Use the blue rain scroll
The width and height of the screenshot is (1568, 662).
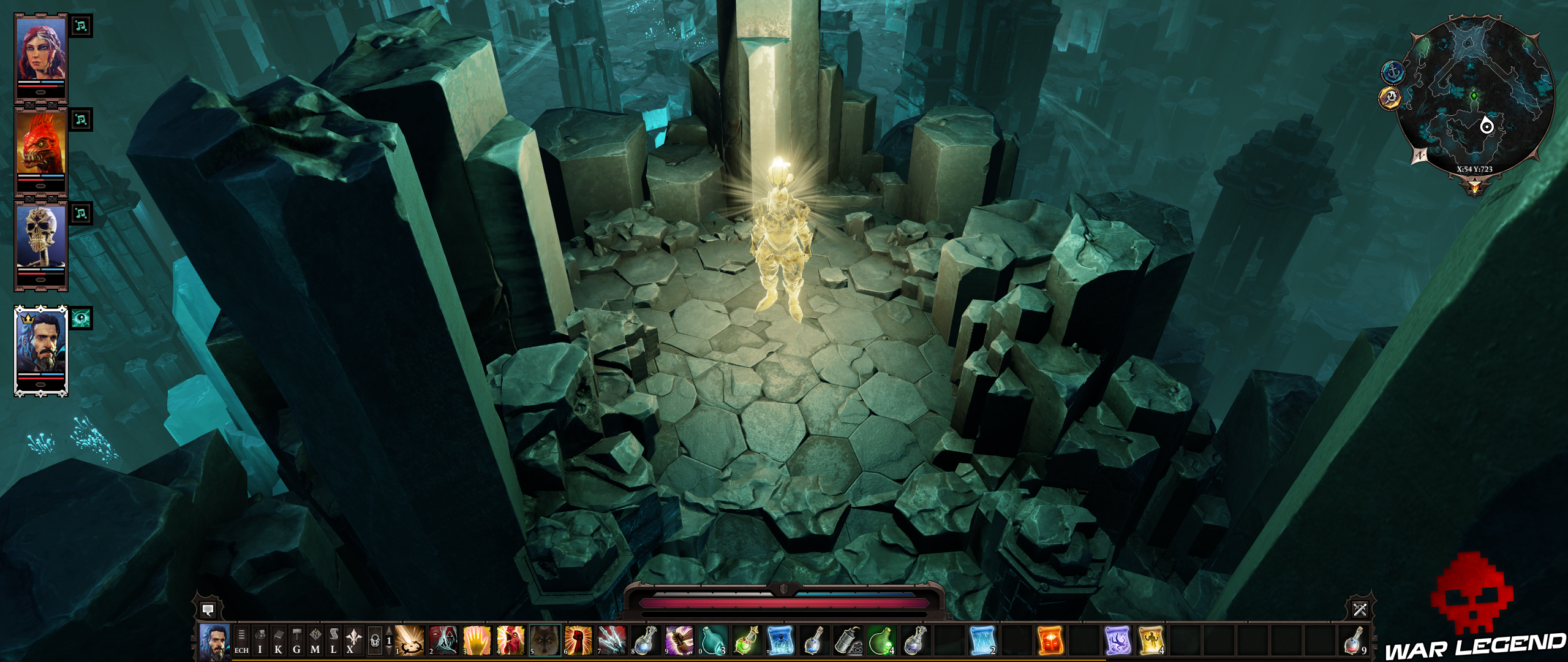[982, 641]
